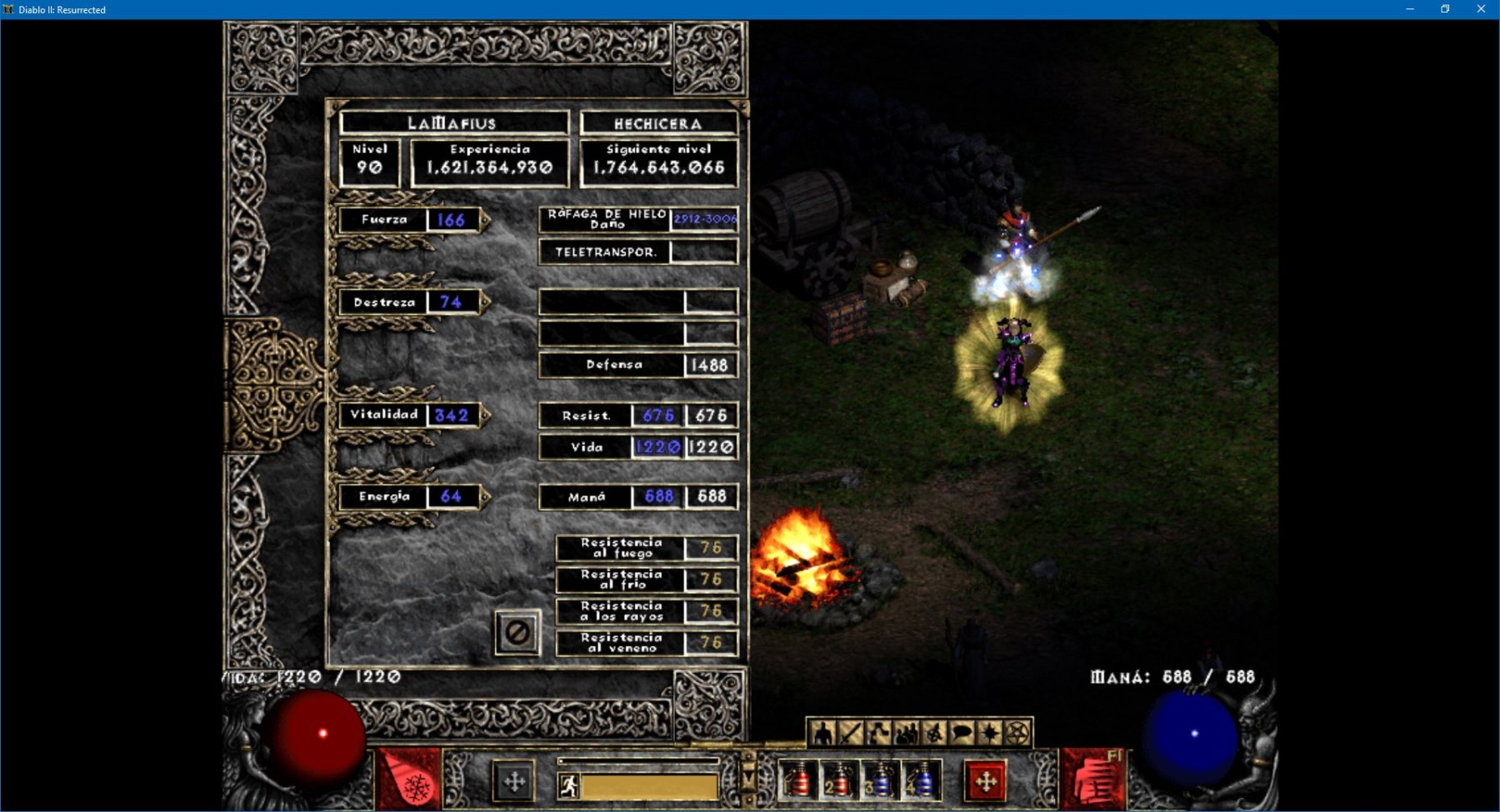Viewport: 1500px width, 812px height.
Task: Open the skill tree from the mini panel
Action: click(878, 733)
